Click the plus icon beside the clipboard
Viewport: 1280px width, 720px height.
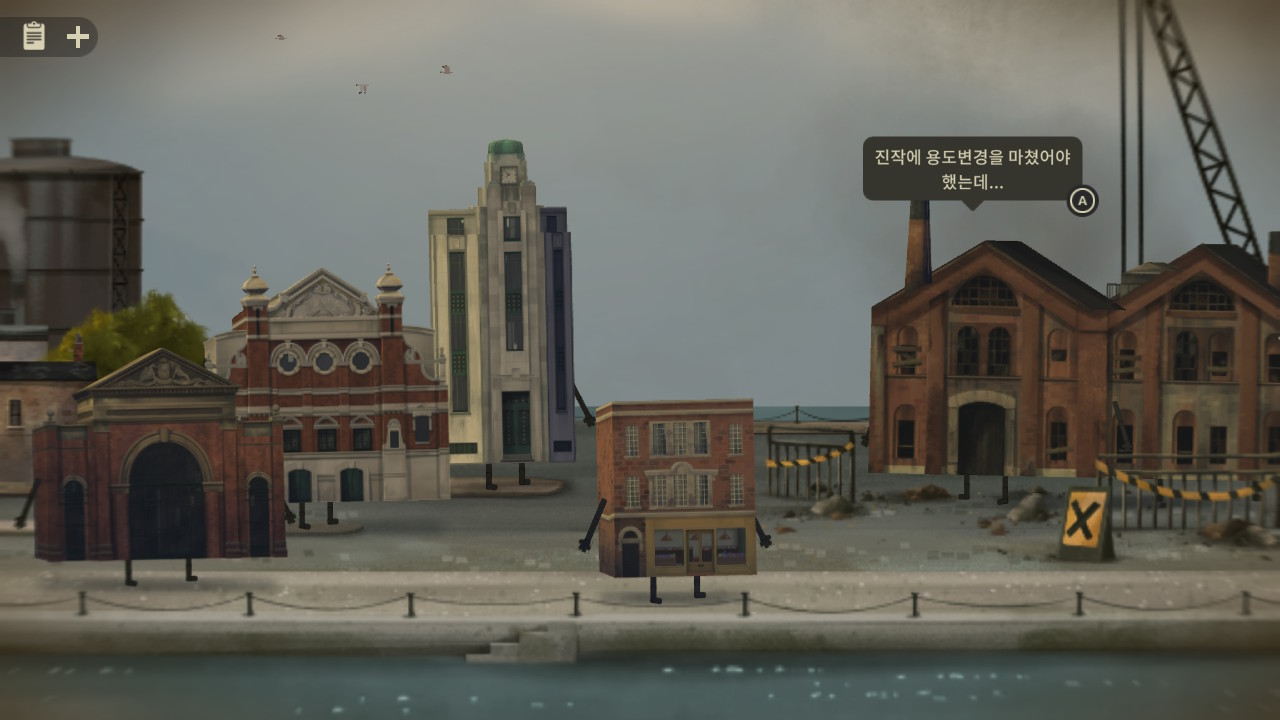pyautogui.click(x=77, y=36)
